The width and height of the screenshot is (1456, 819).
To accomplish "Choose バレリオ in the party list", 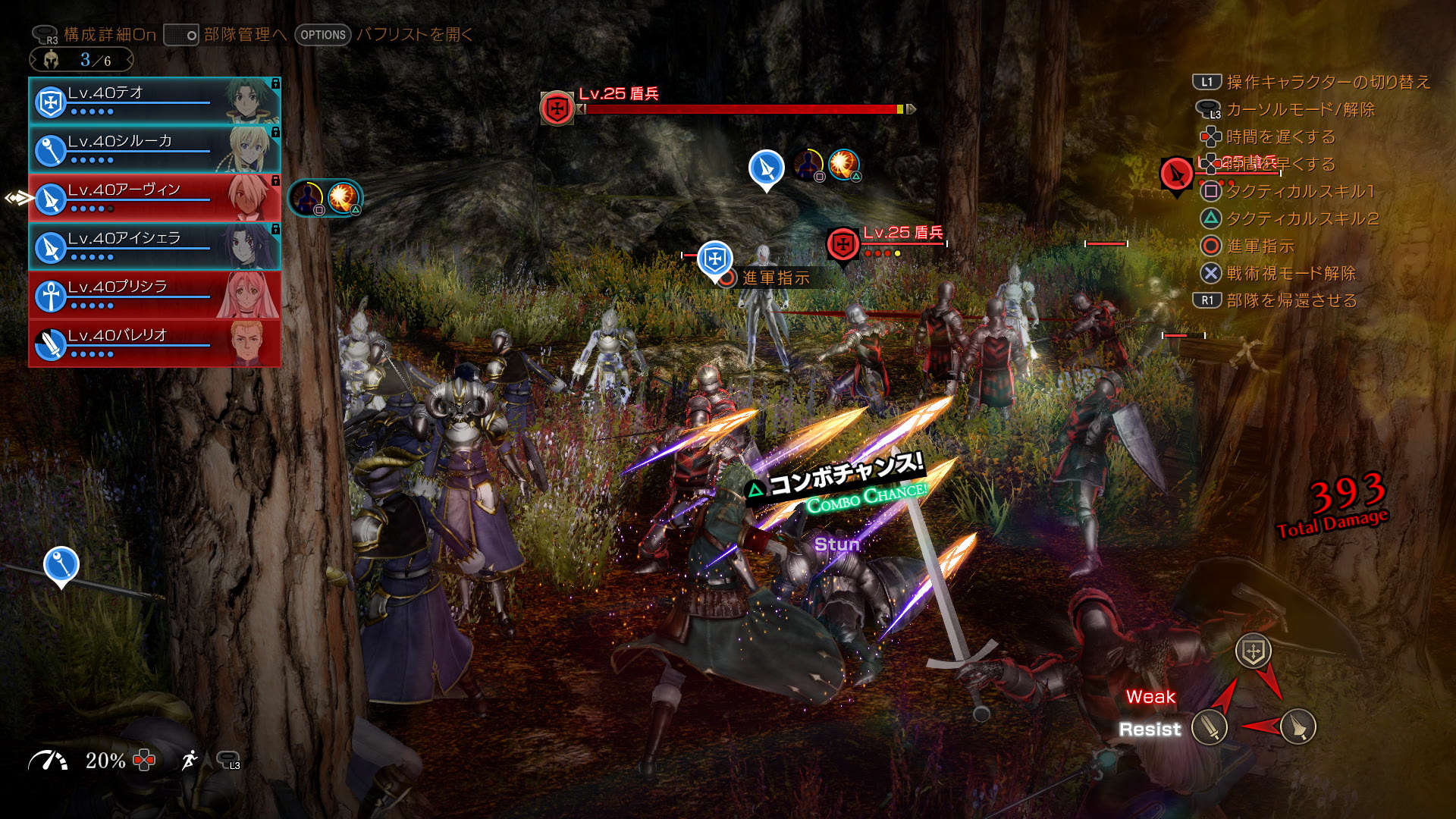I will [154, 344].
